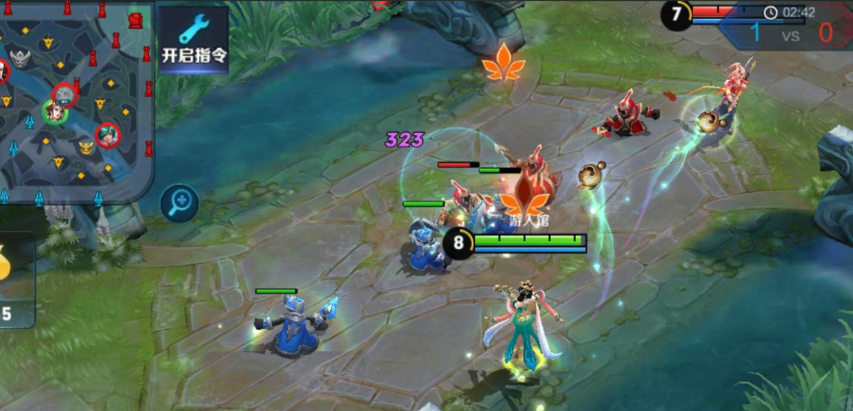Open the 开启指令 command button

tap(194, 39)
